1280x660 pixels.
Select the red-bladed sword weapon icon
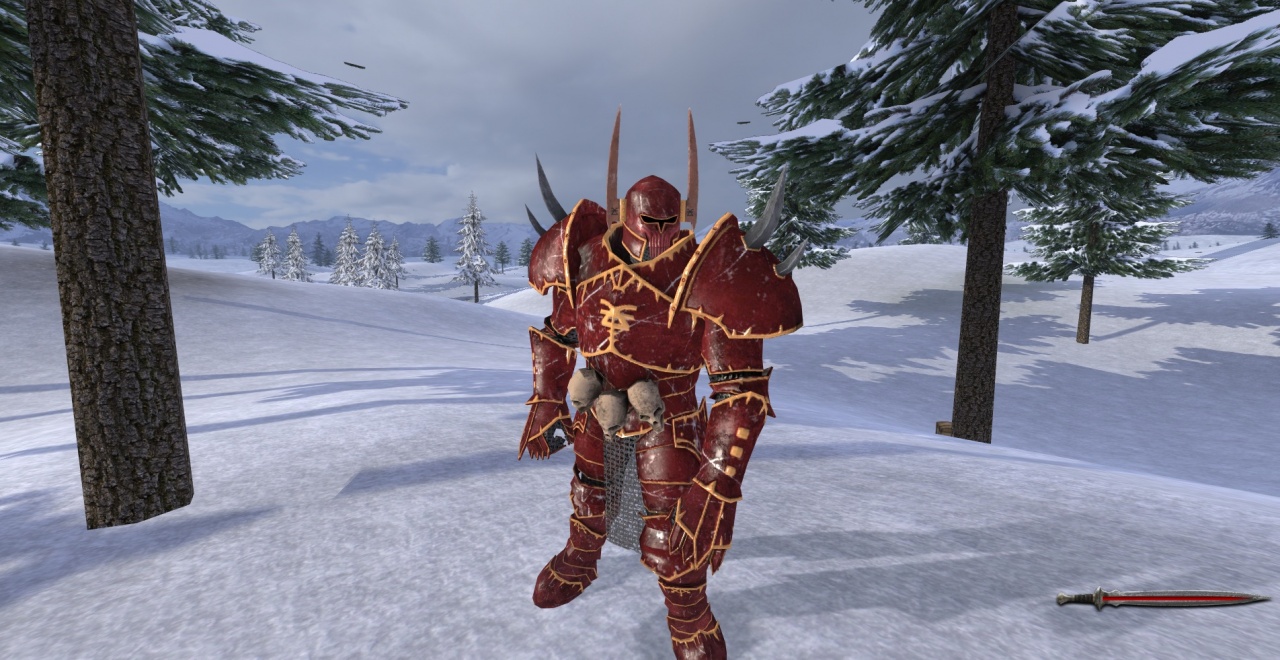[x=1162, y=598]
